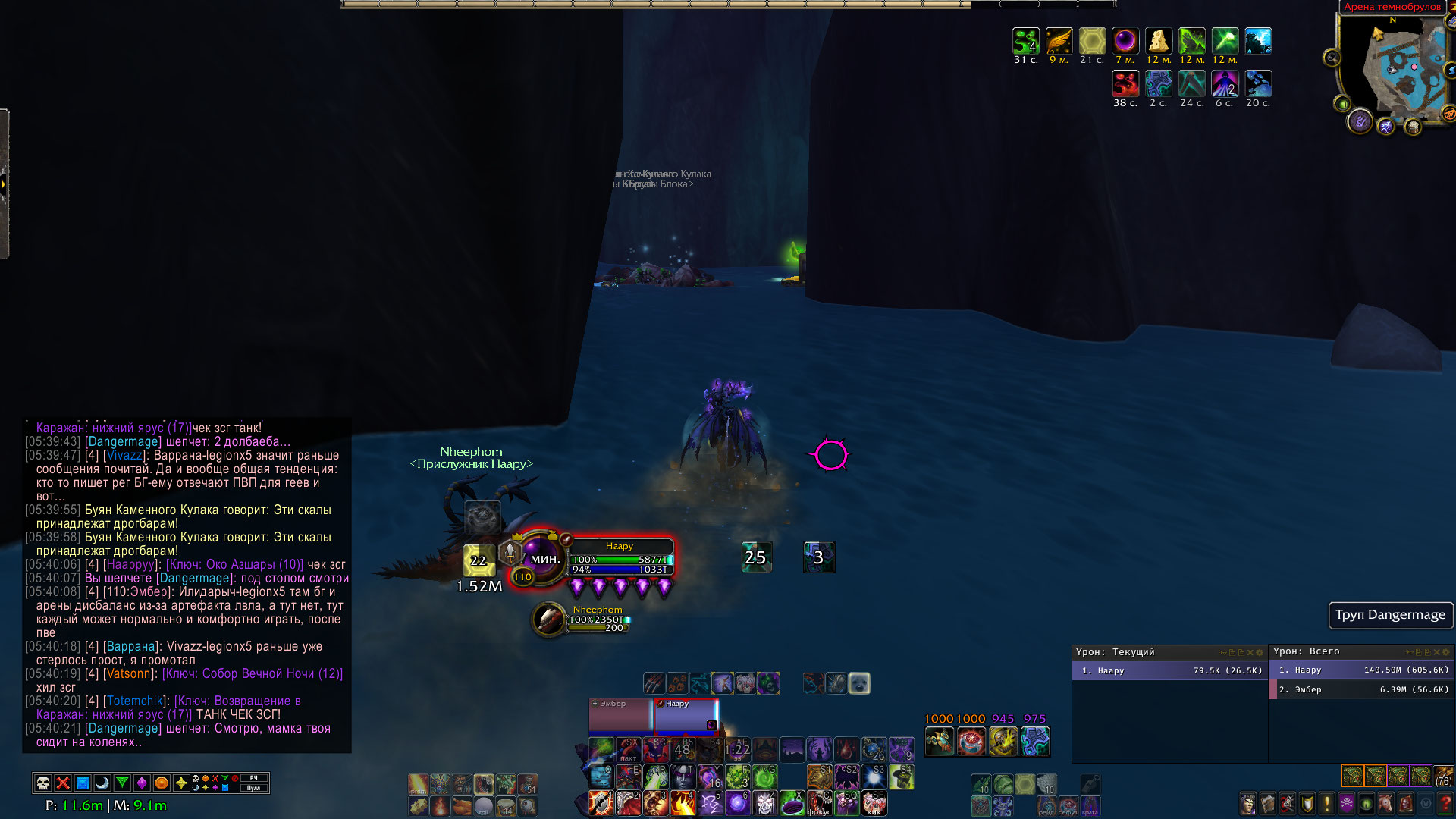The height and width of the screenshot is (819, 1456).
Task: Pick the crescent moon raid marker
Action: 102,783
